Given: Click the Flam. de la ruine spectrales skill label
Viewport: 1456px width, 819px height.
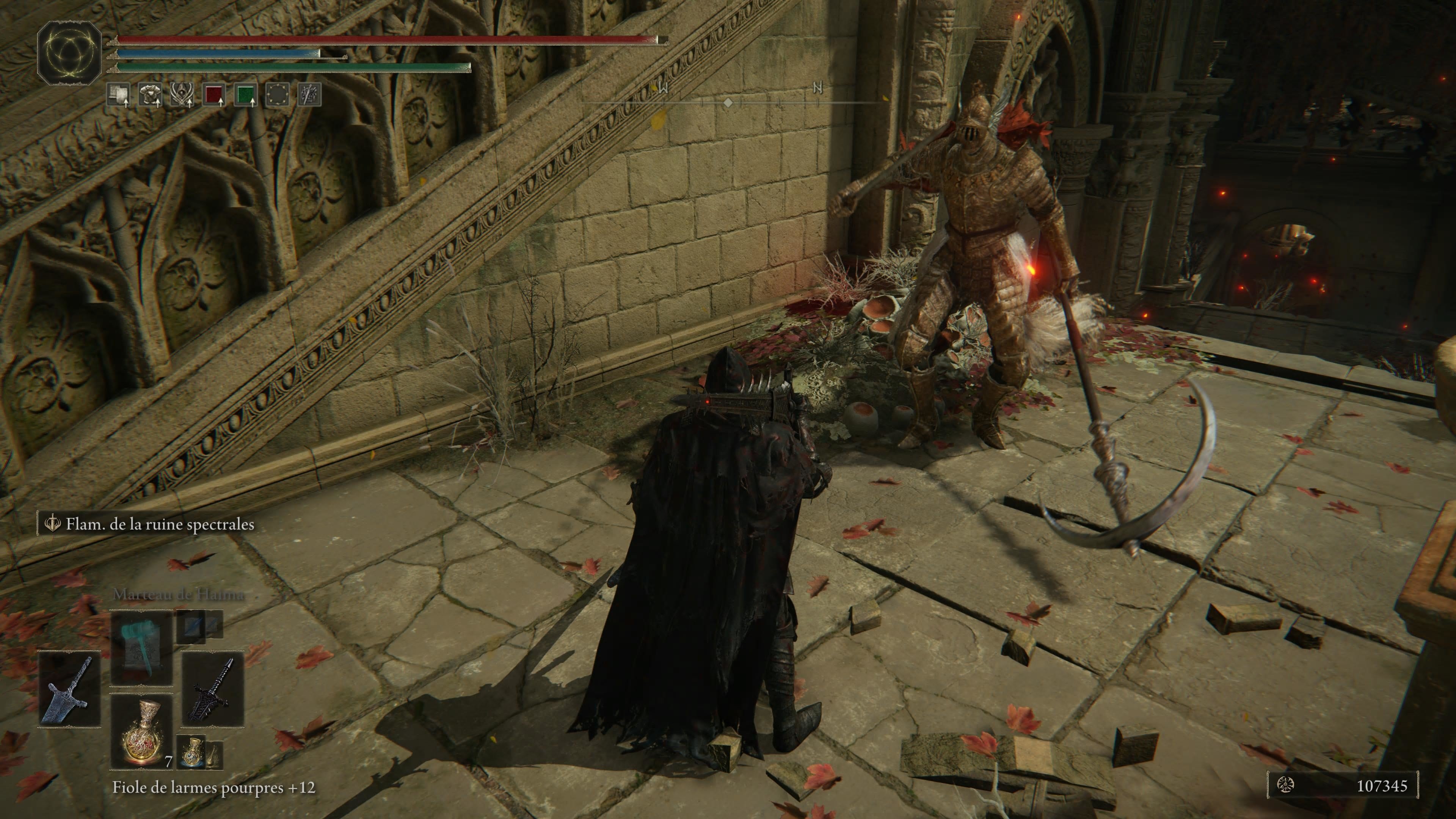Looking at the screenshot, I should coord(160,524).
